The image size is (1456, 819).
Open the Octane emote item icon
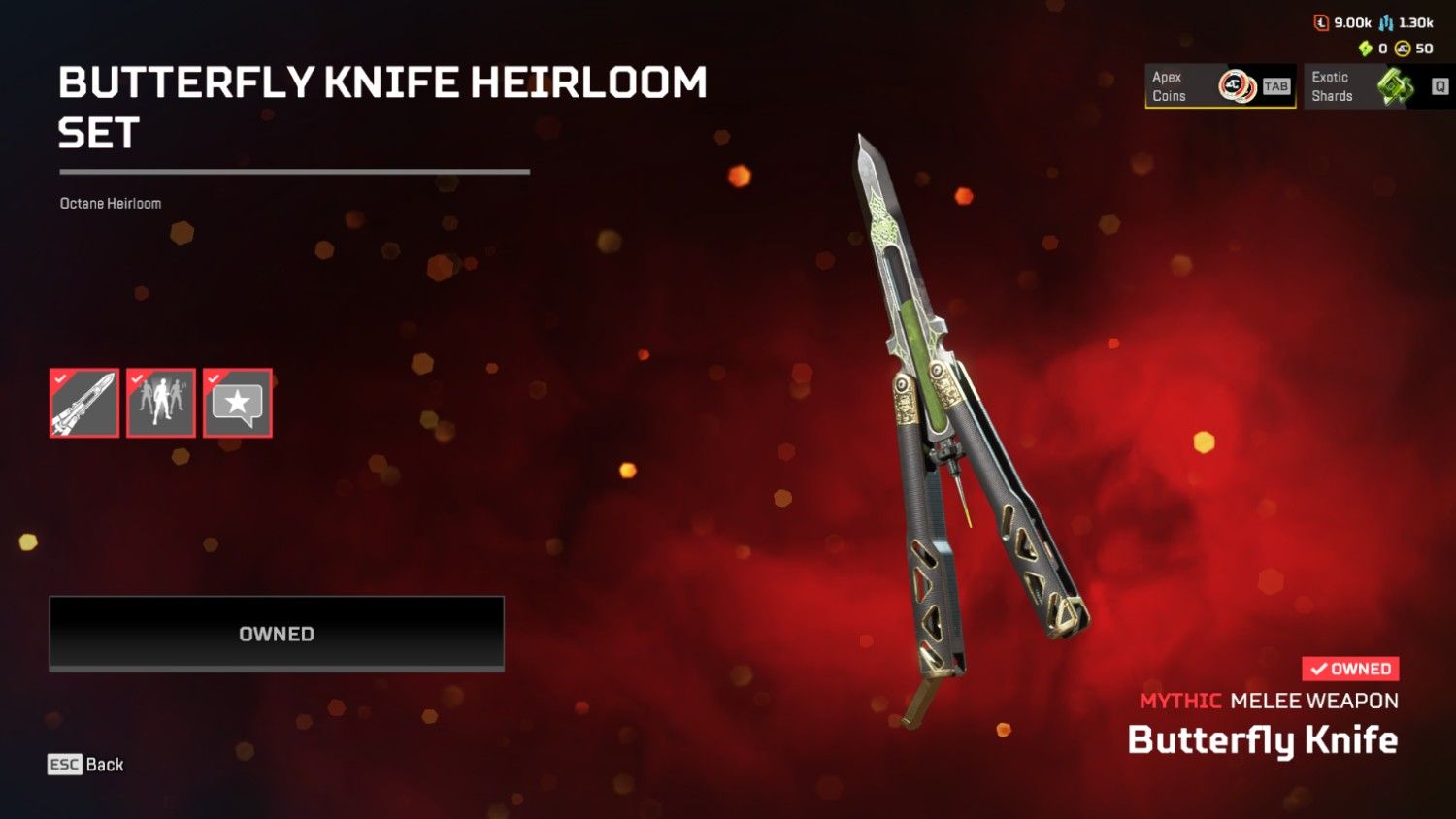tap(161, 403)
